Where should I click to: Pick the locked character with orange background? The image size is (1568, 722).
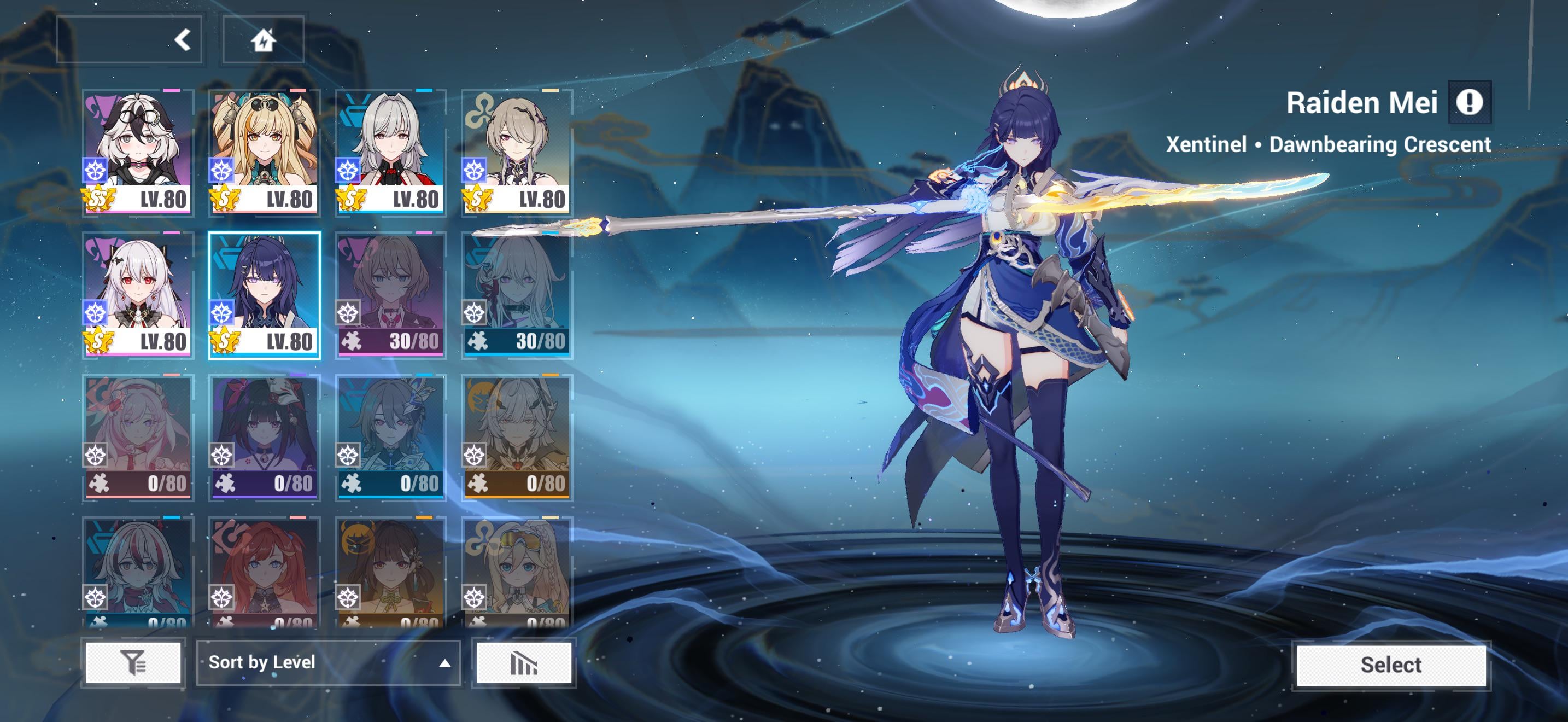point(517,437)
